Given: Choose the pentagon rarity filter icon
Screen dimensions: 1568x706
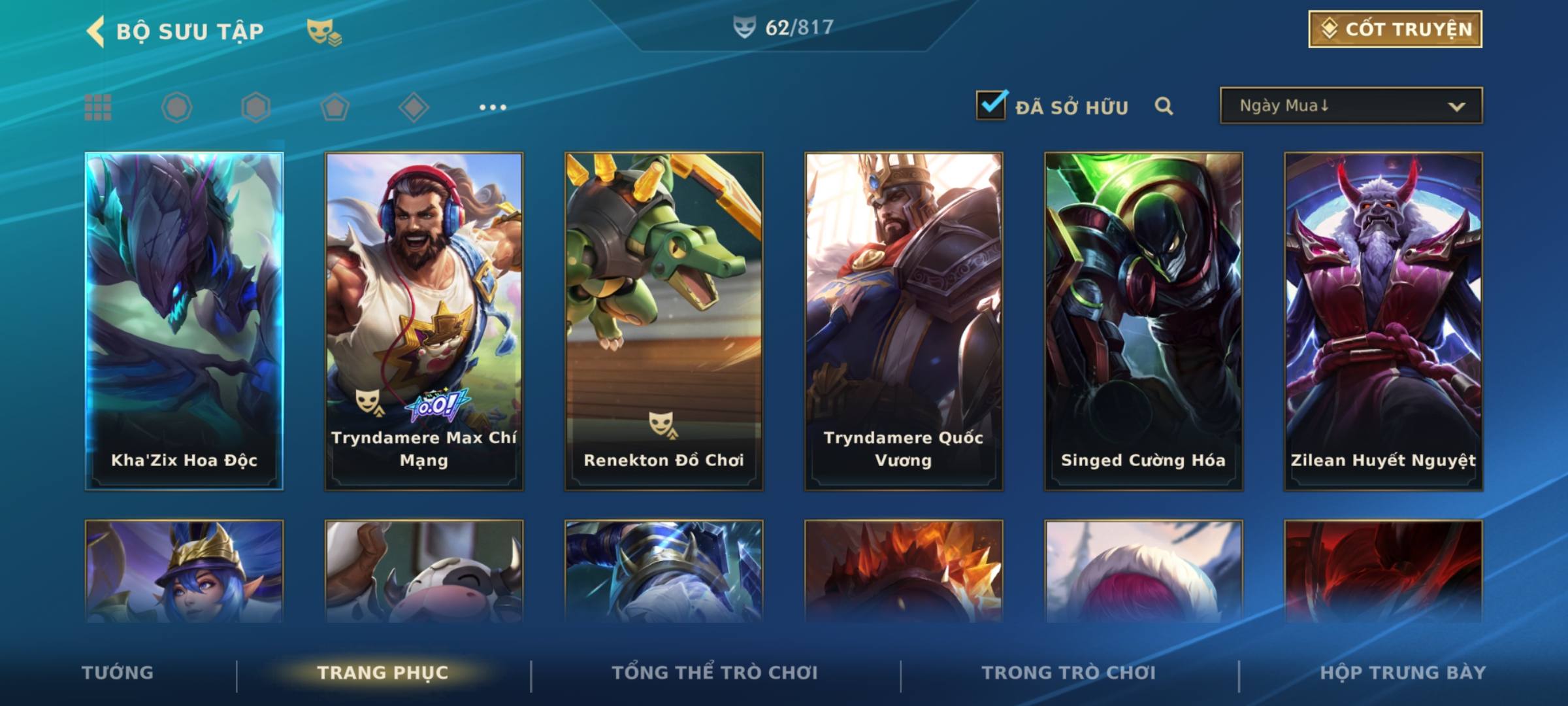Looking at the screenshot, I should tap(335, 107).
